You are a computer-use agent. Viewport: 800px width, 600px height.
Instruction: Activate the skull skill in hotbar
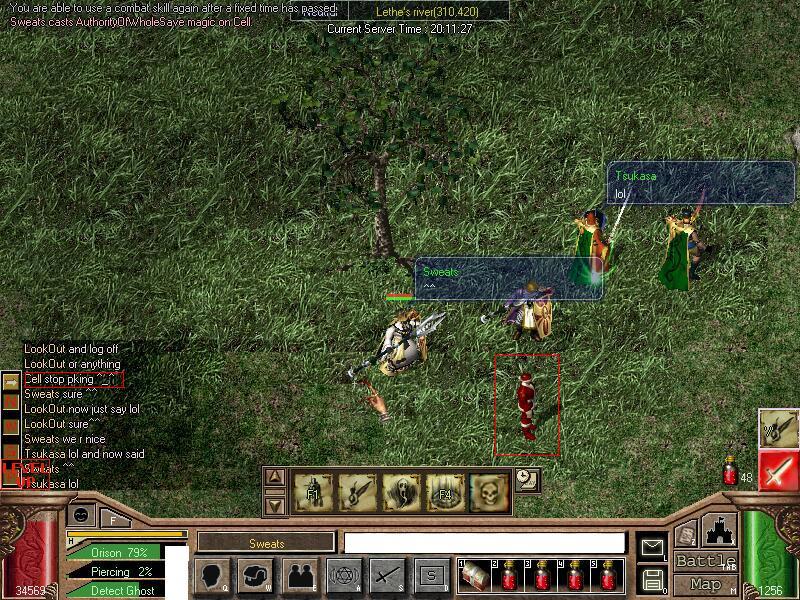(490, 491)
